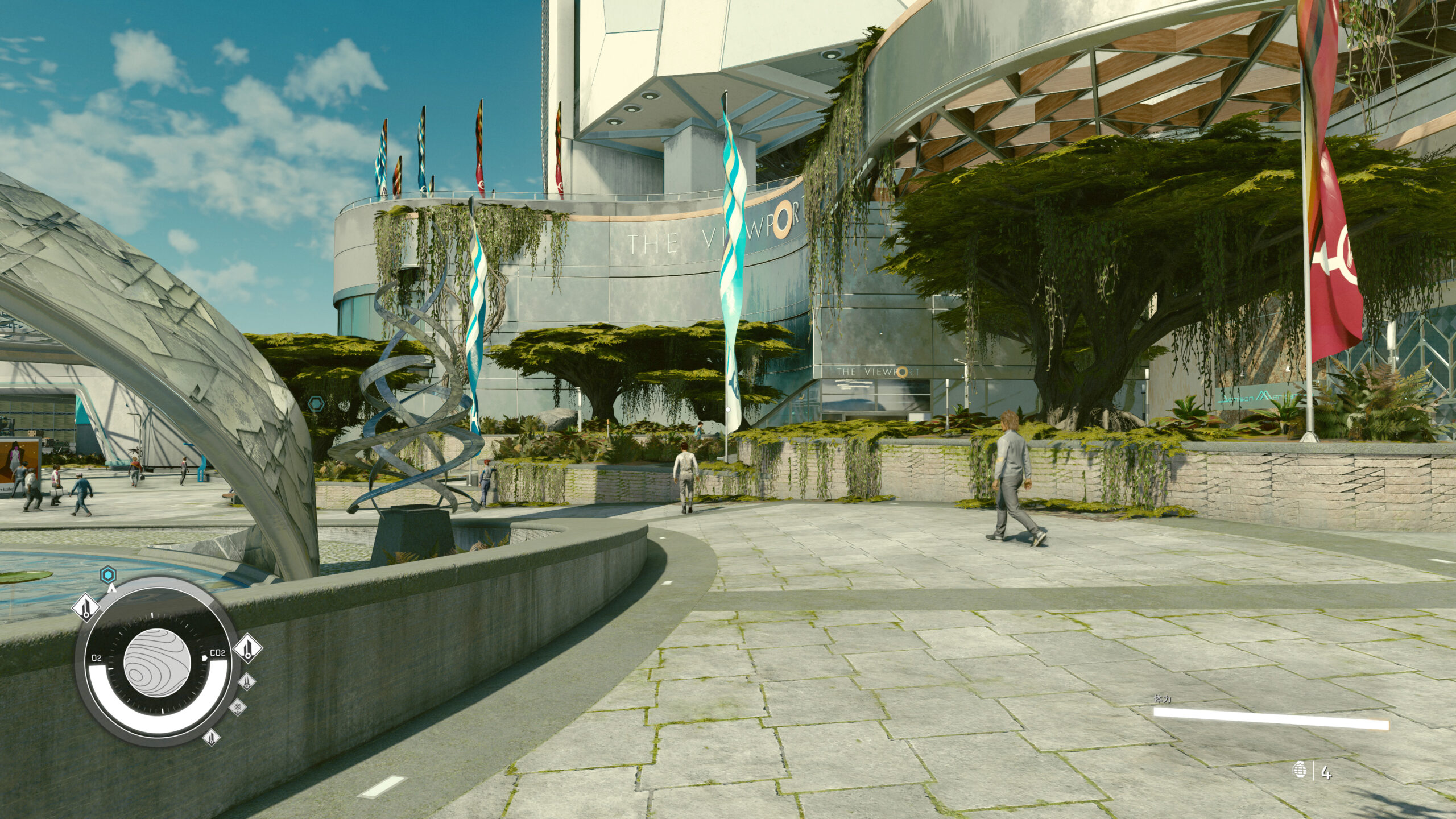Click the grenade icon
This screenshot has width=1456, height=819.
point(1299,772)
